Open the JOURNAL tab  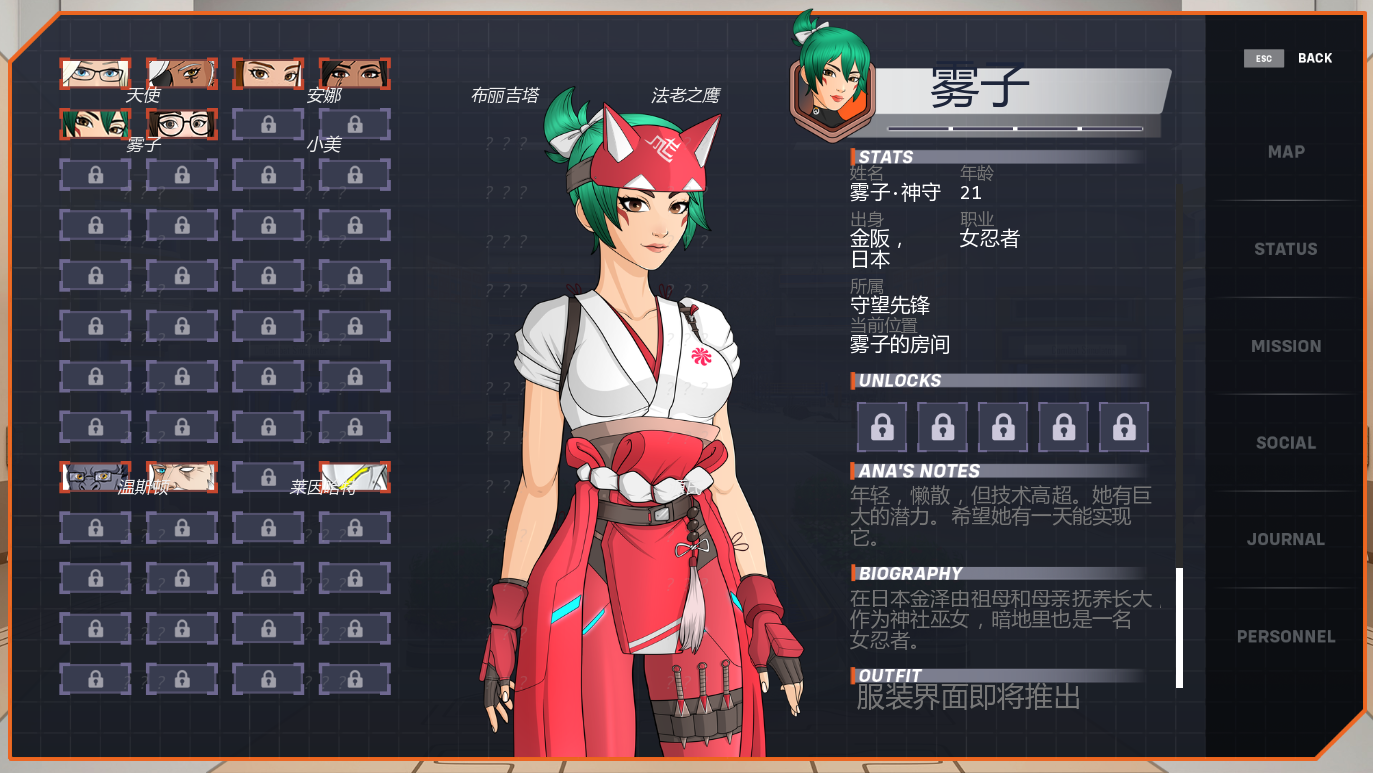[x=1285, y=538]
